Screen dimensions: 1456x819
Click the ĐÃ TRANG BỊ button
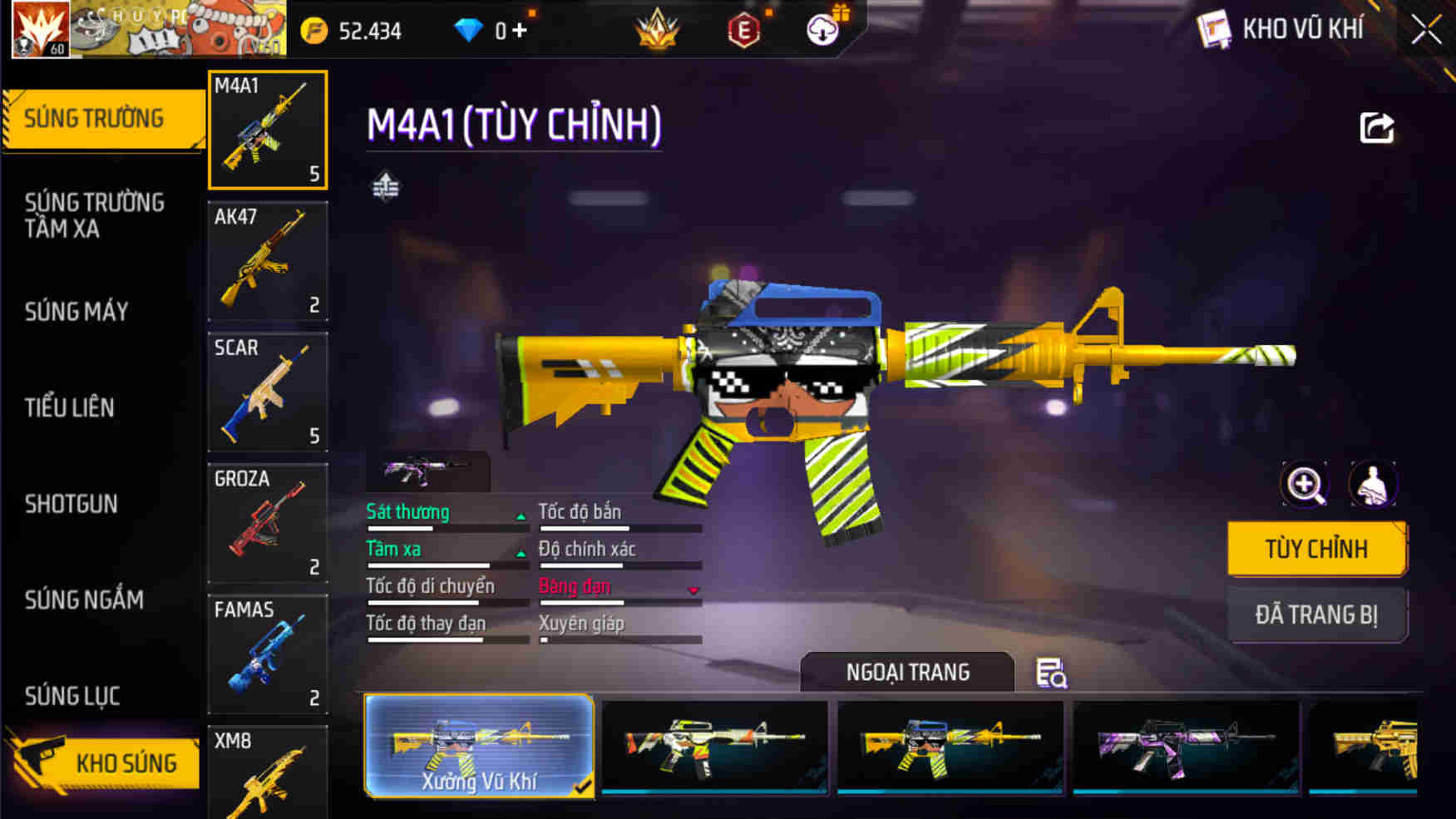pos(1318,614)
